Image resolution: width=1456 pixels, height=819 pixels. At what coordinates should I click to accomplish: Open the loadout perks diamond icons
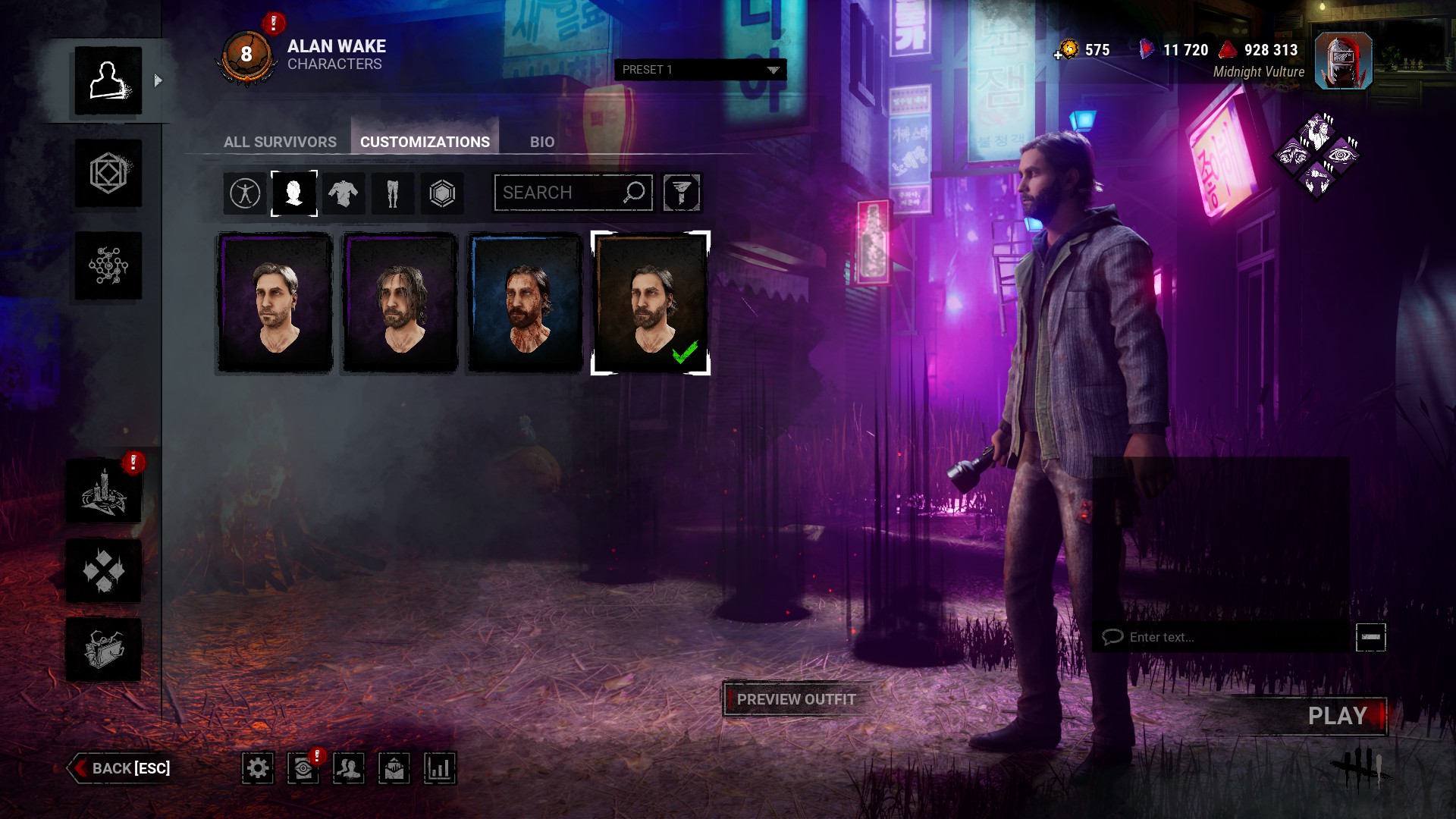tap(1318, 155)
